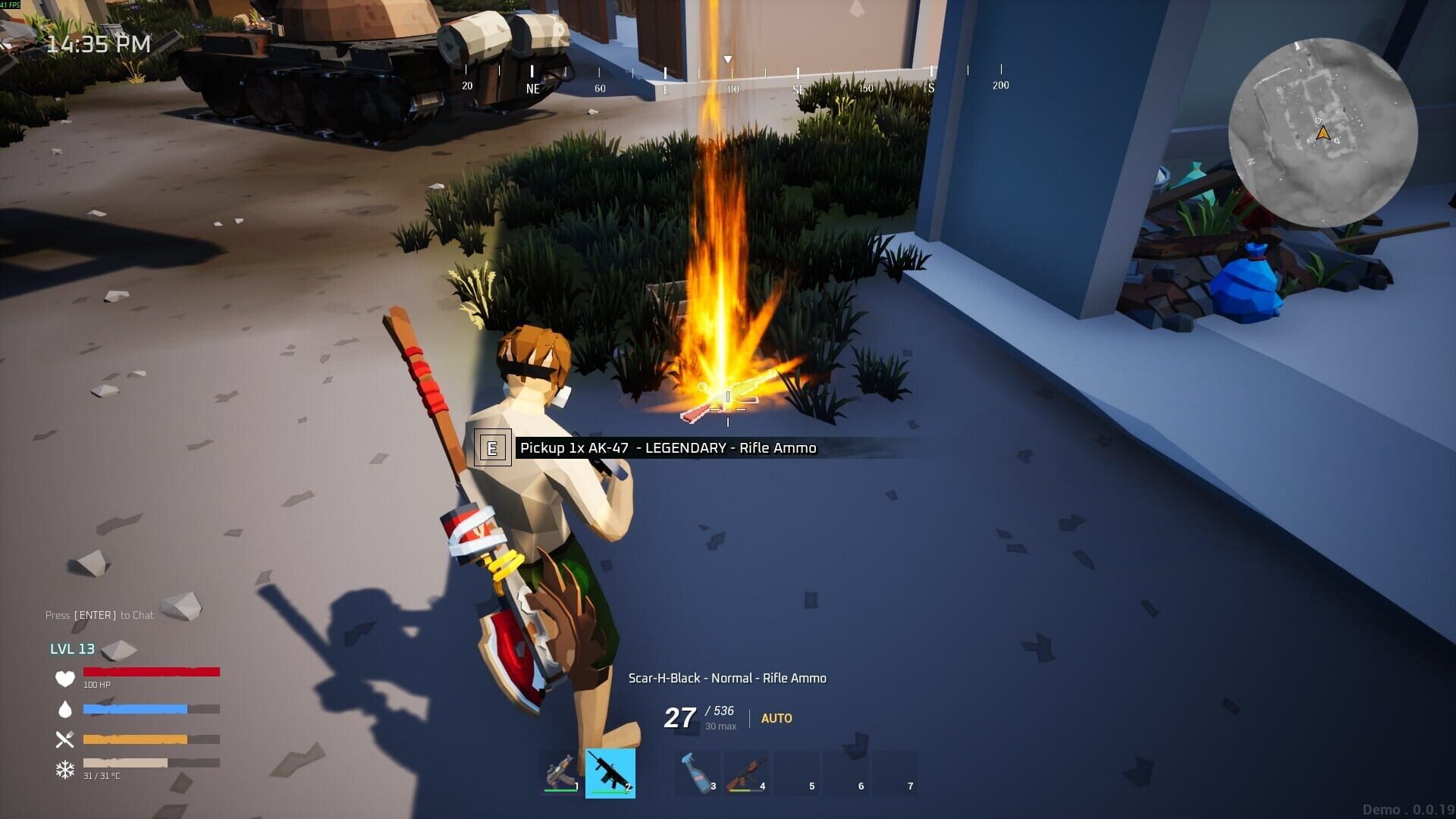
Task: Click the fork and knife hunger icon
Action: 65,740
